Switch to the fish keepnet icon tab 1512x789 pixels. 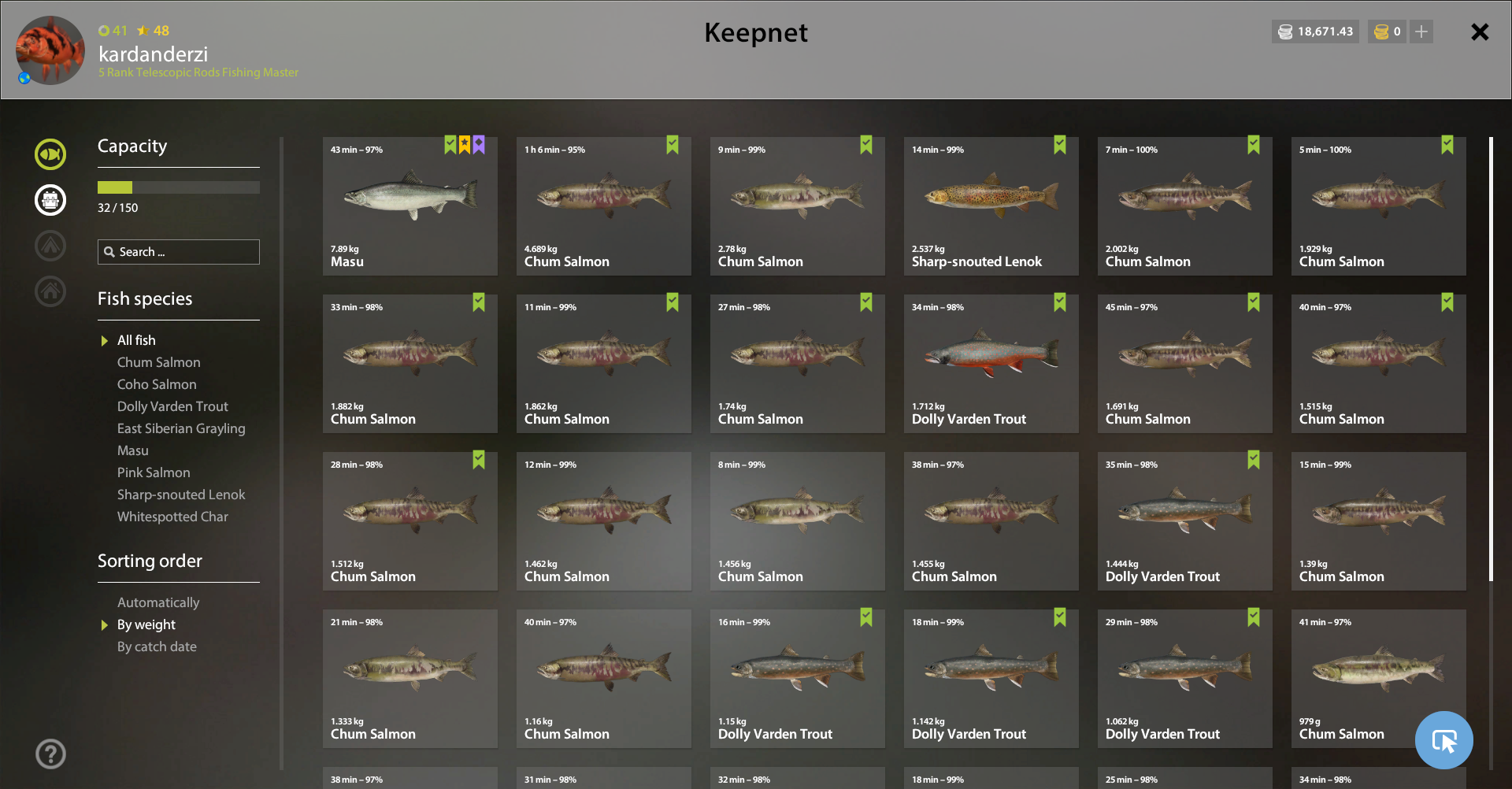(50, 154)
